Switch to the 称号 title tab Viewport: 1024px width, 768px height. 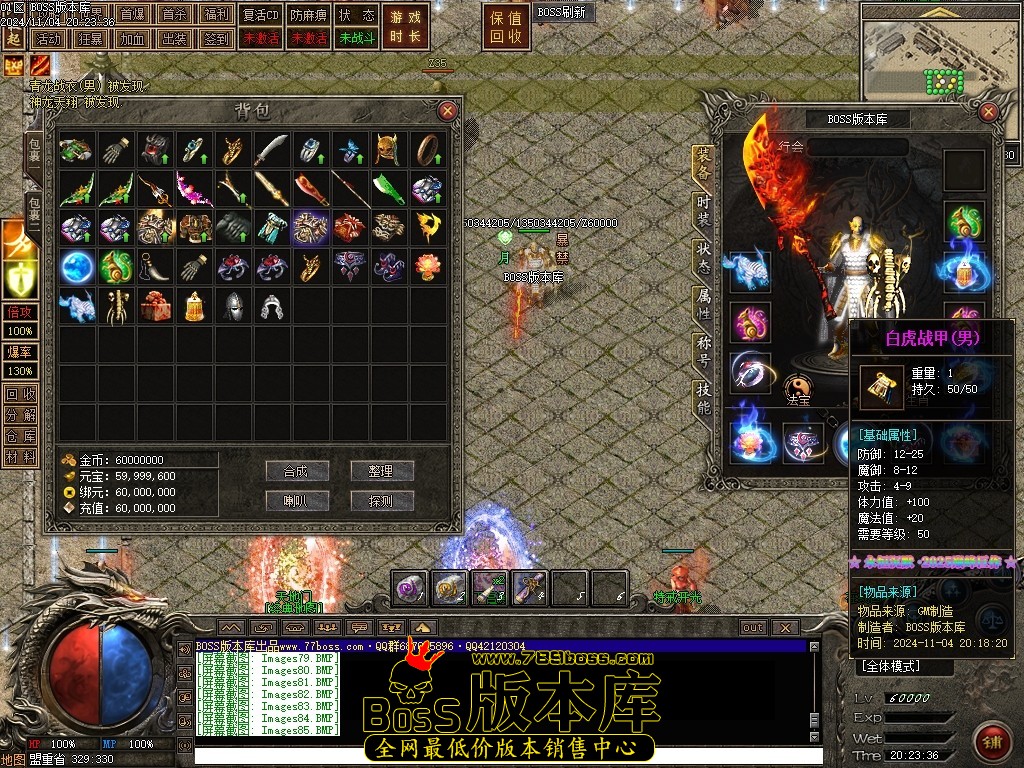[705, 351]
